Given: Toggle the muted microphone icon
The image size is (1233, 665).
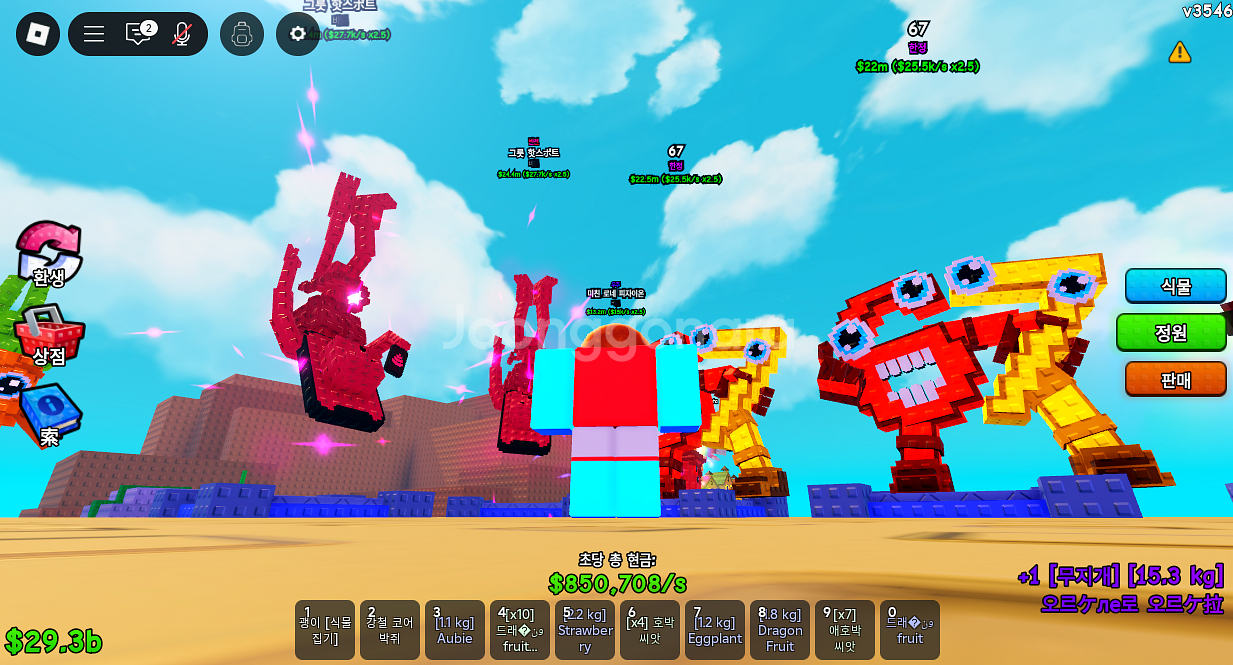Looking at the screenshot, I should coord(181,34).
